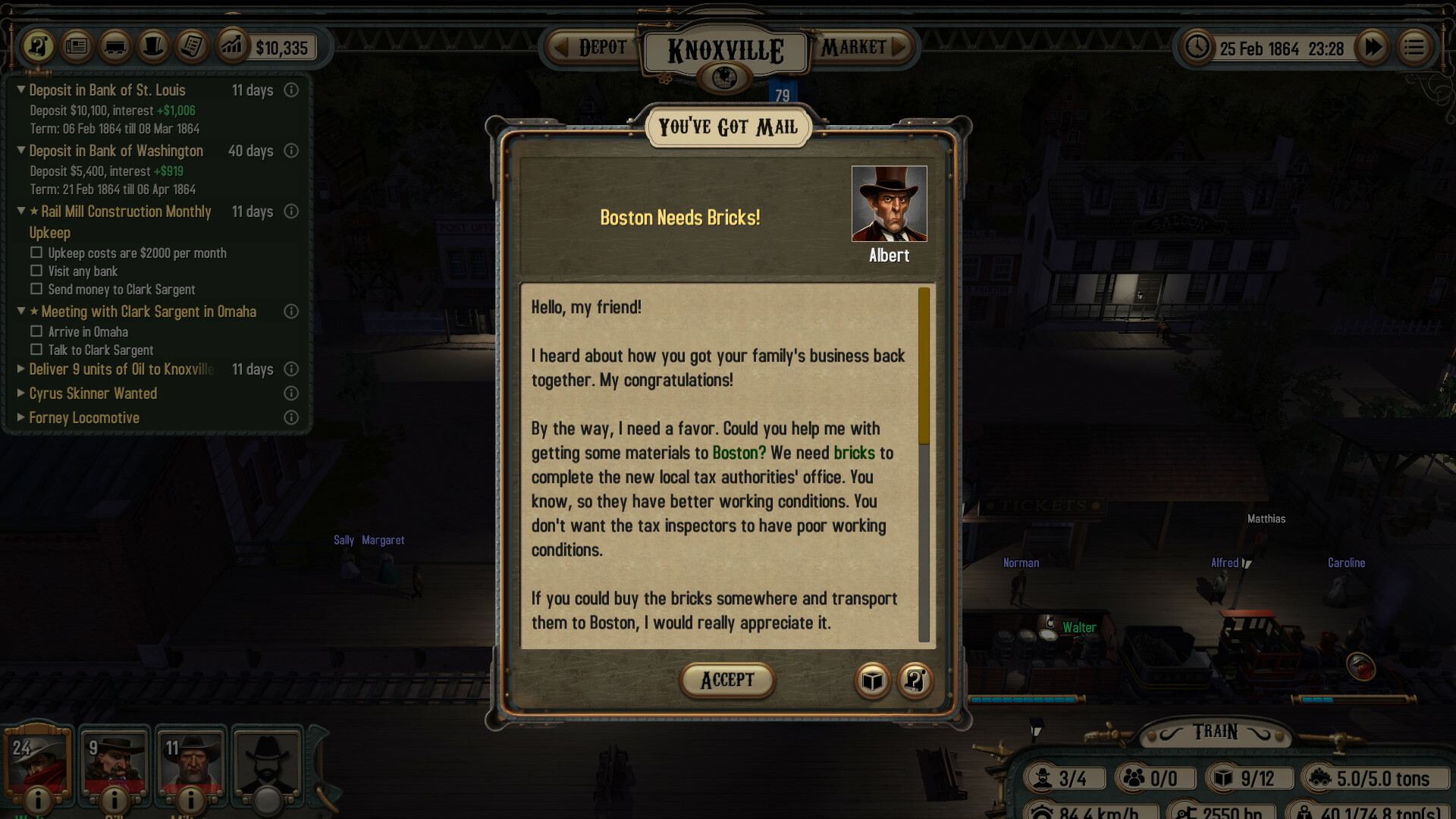1456x819 pixels.
Task: Expand the 'Forney Locomotive' quest entry
Action: click(x=20, y=418)
